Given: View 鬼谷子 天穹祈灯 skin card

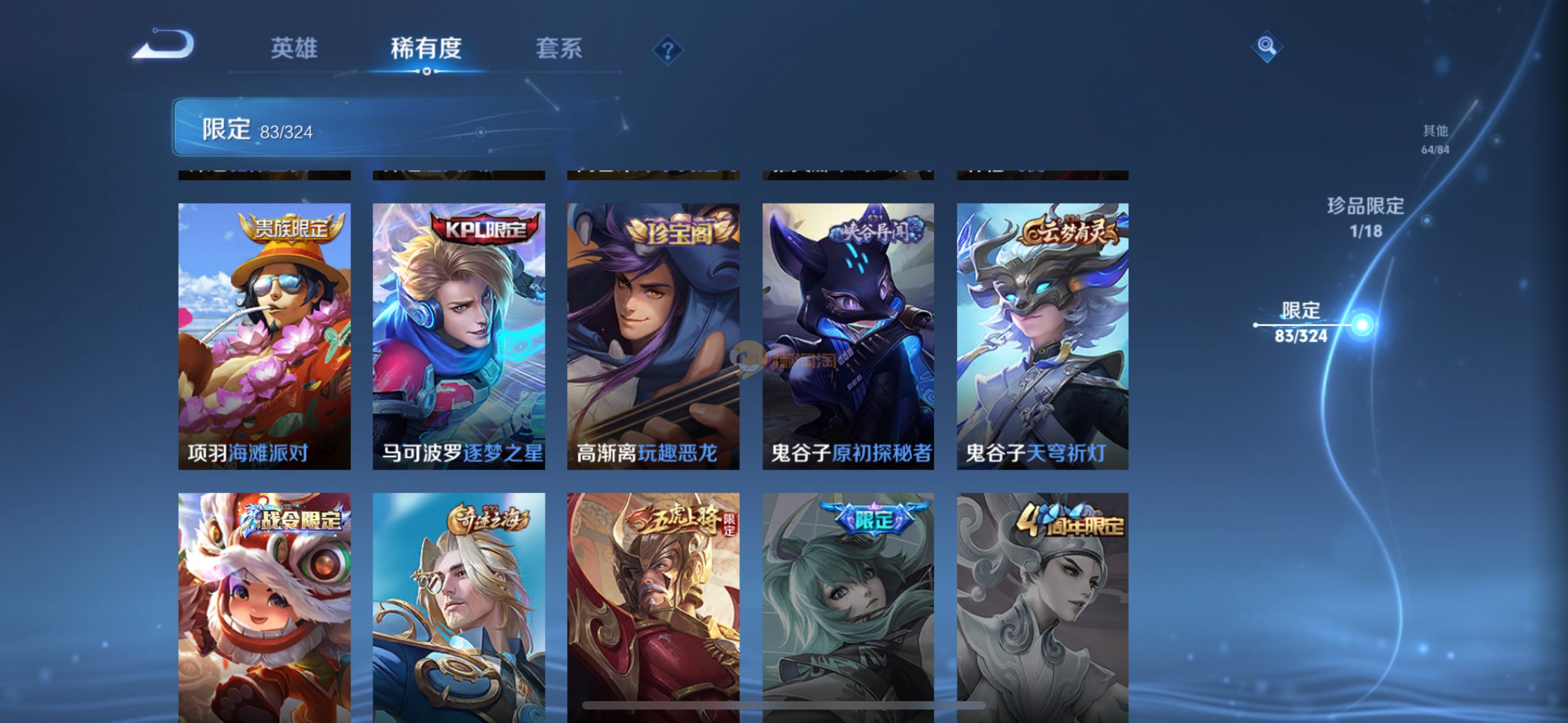Looking at the screenshot, I should 1042,336.
